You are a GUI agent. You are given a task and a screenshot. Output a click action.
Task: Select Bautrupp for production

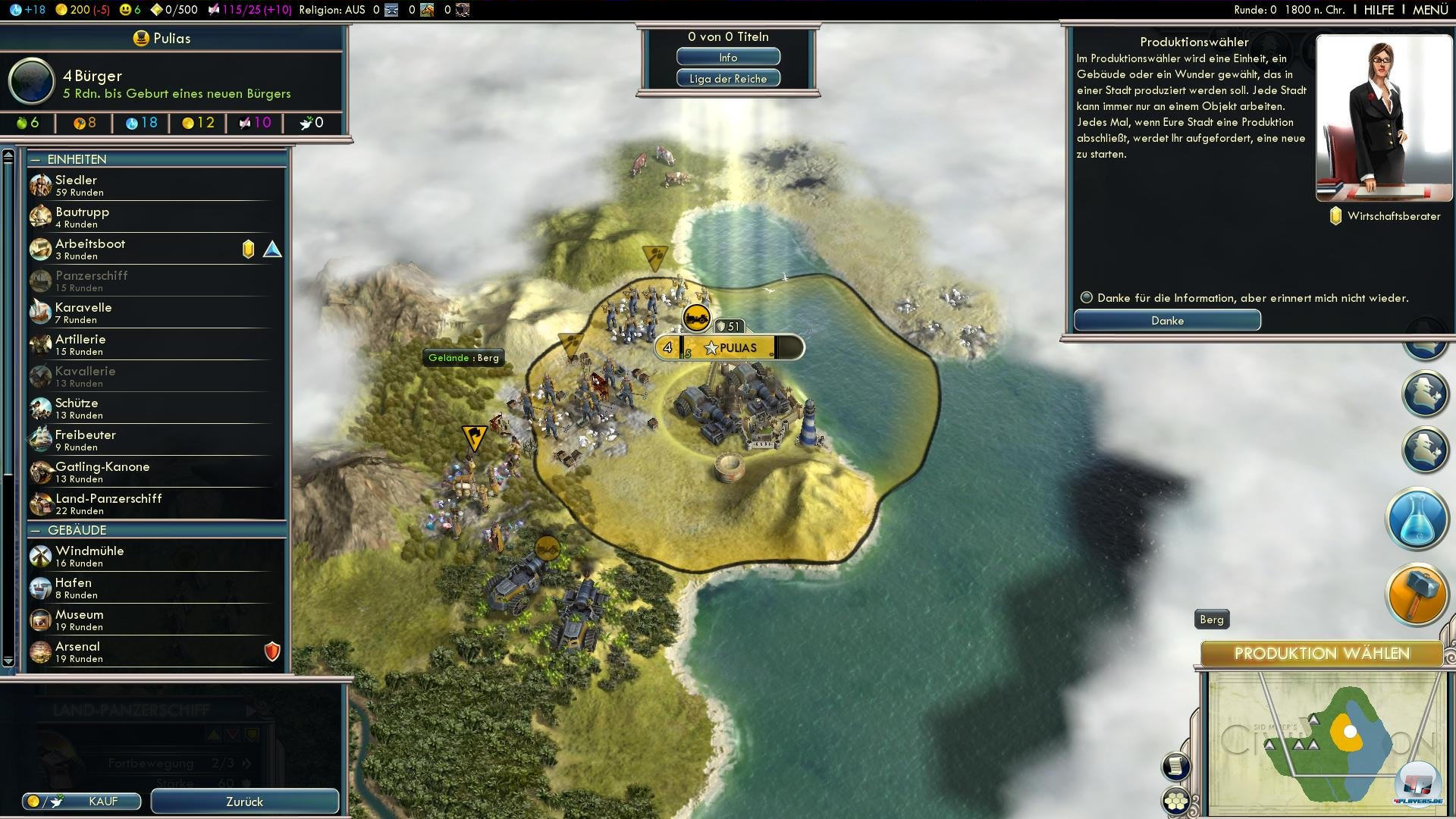point(152,217)
